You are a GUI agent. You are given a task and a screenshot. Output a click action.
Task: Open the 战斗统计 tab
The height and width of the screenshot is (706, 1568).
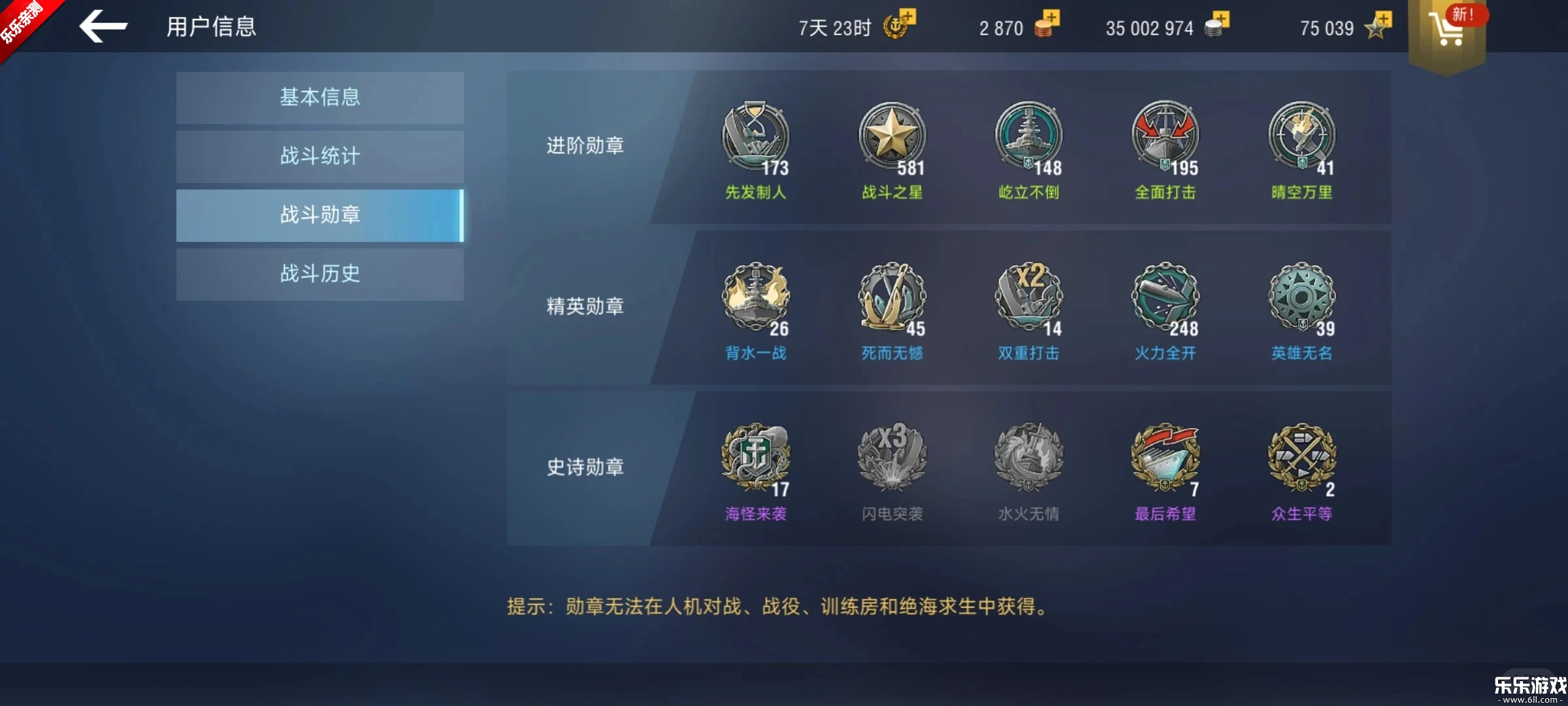(x=319, y=156)
